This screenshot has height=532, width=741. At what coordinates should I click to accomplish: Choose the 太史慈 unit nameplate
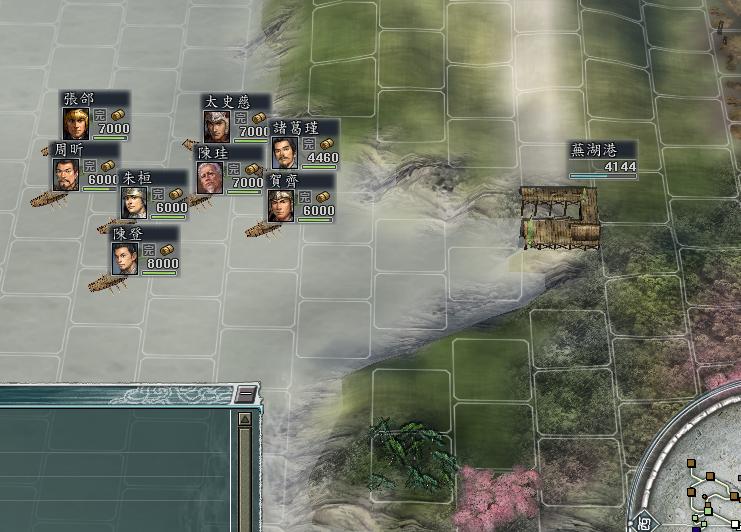236,102
